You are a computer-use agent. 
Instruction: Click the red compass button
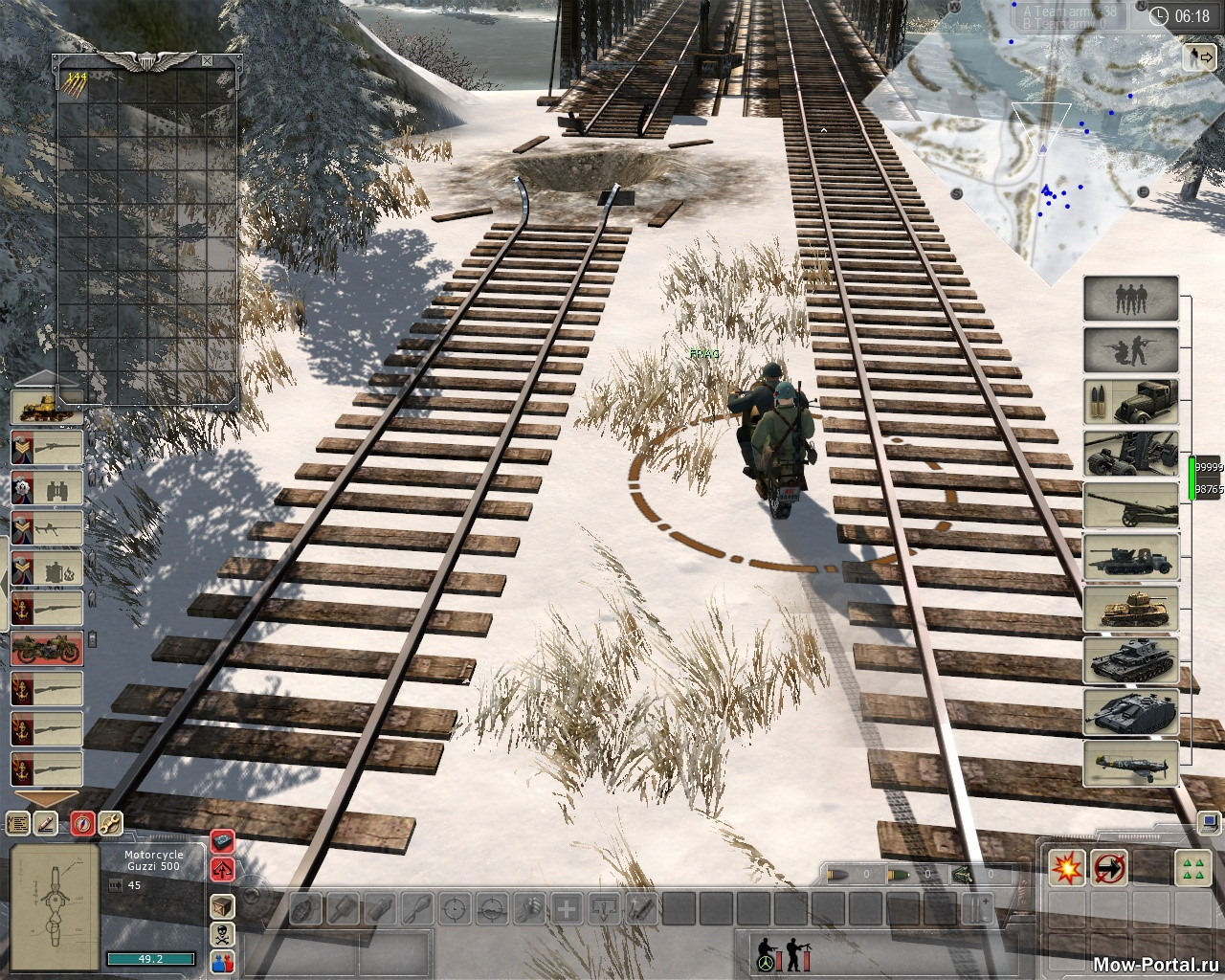[x=84, y=822]
